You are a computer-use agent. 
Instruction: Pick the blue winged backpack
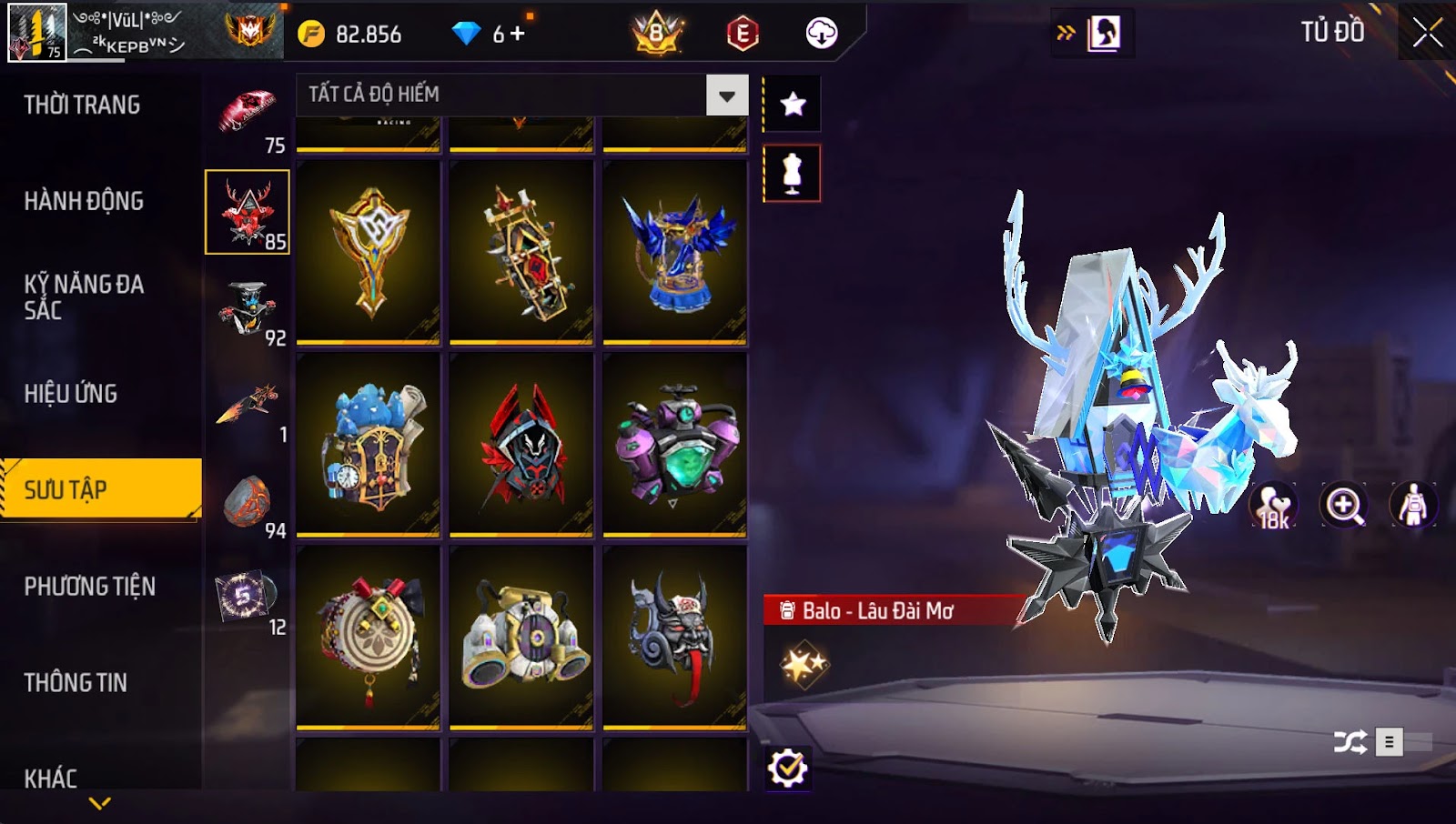[675, 252]
